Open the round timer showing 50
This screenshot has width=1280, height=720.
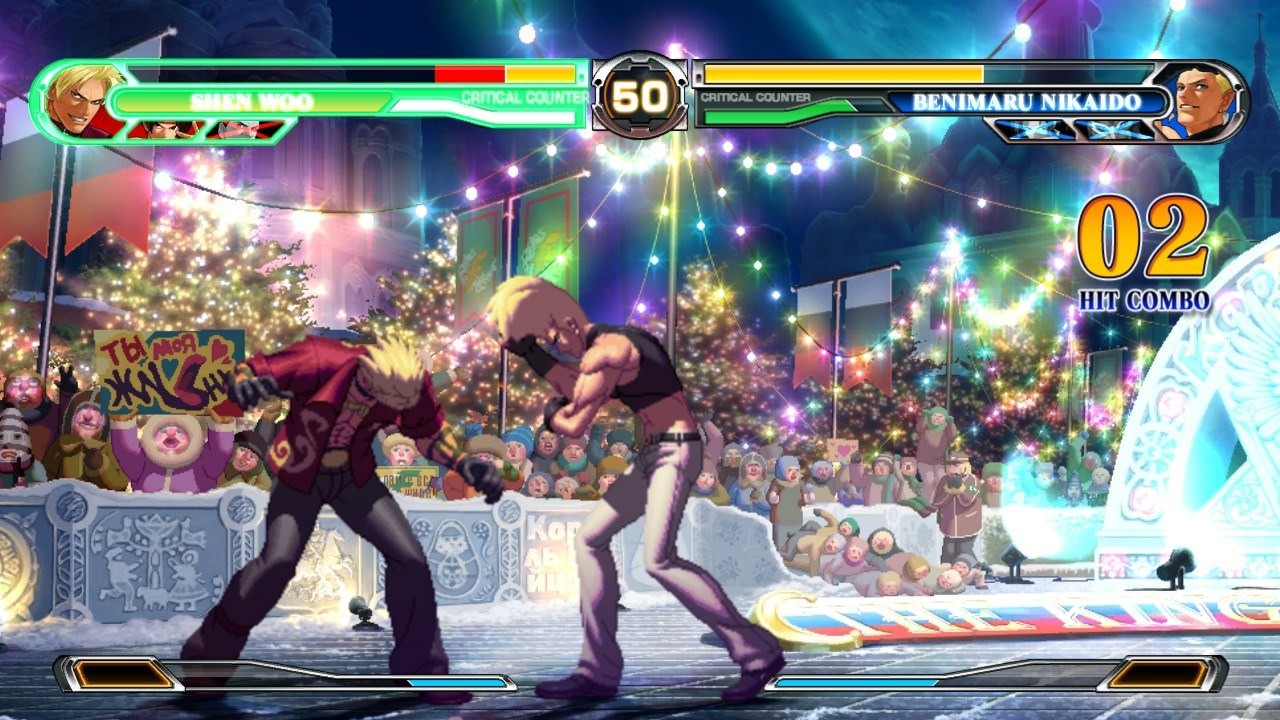pos(638,96)
